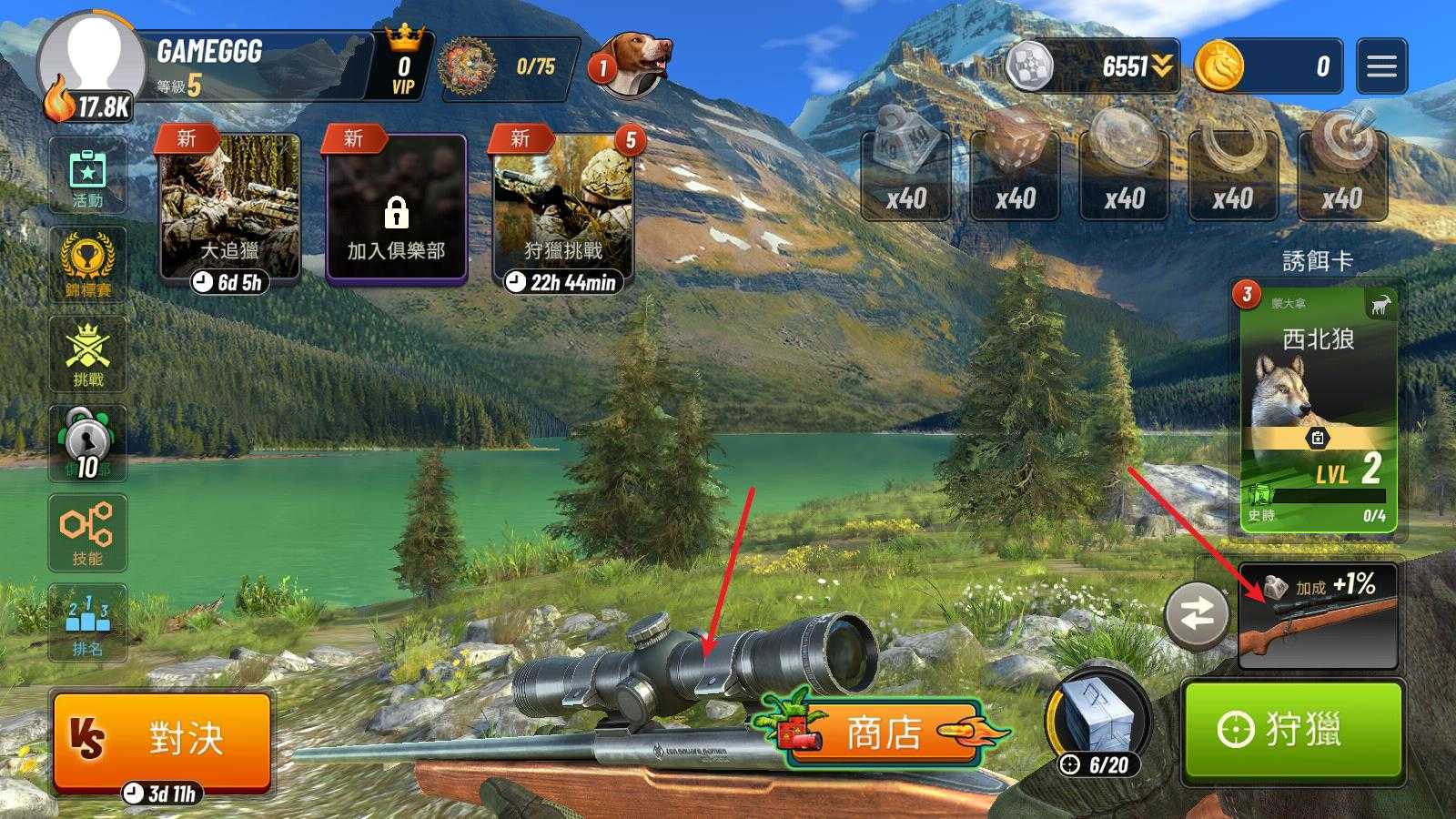
Task: Start hunting with the green 狩獵 button
Action: point(1292,731)
